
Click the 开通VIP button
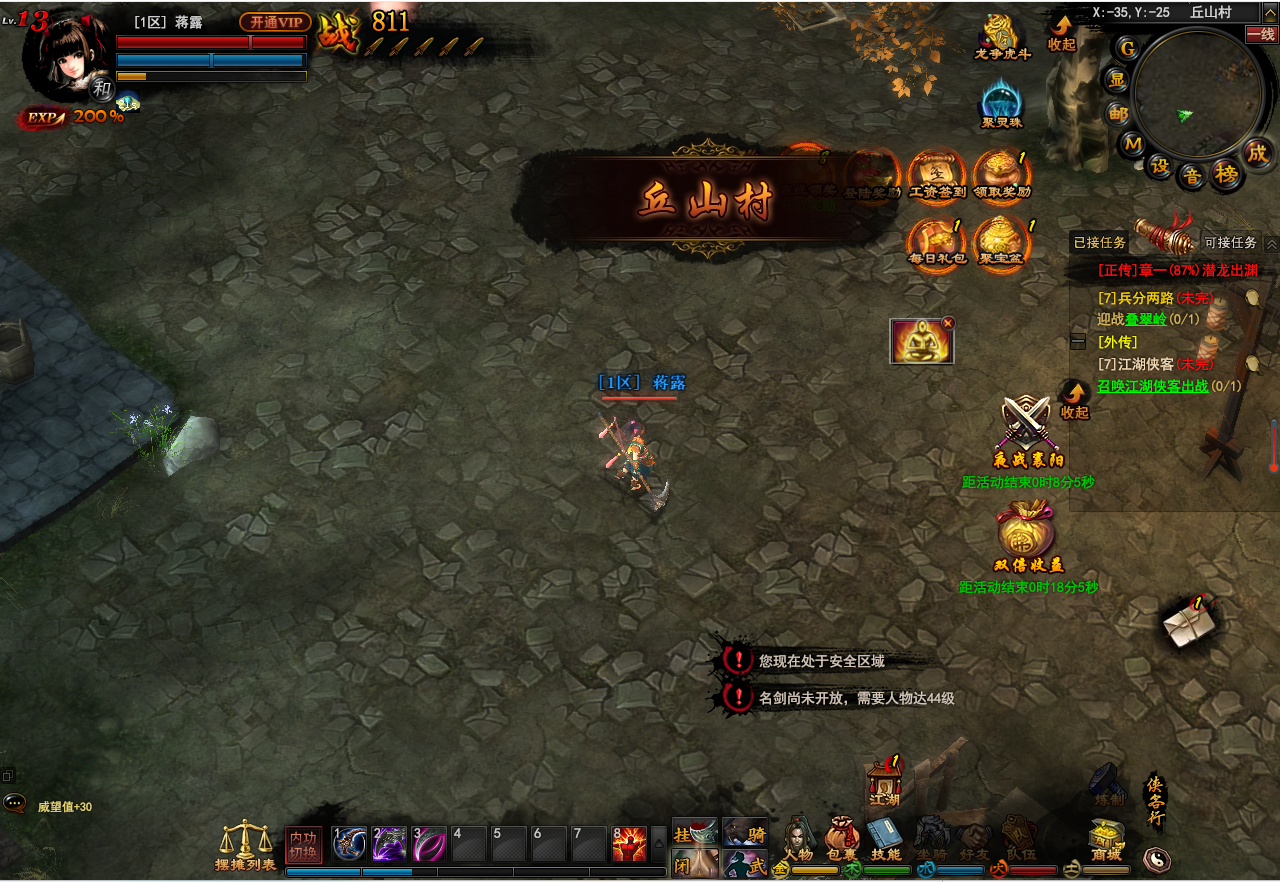[x=275, y=22]
